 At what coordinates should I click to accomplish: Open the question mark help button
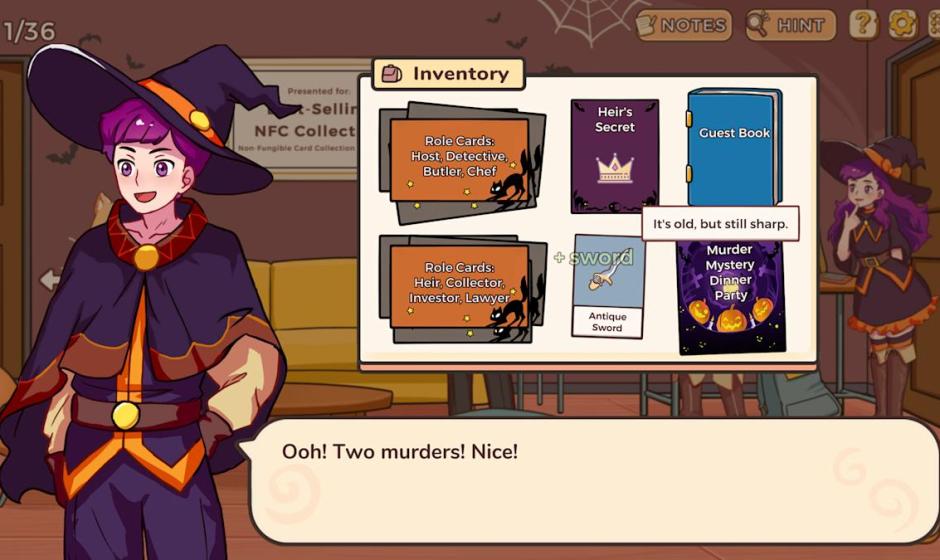coord(863,24)
